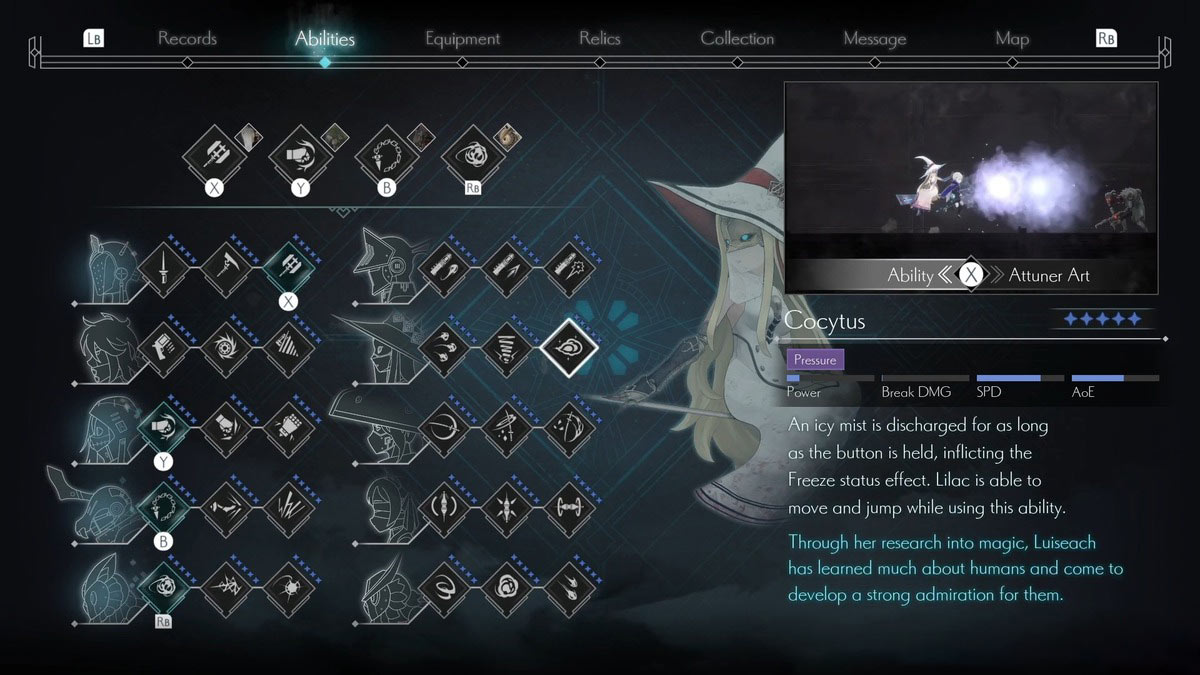Select the sword ability in the top row
The height and width of the screenshot is (675, 1200).
pos(162,266)
